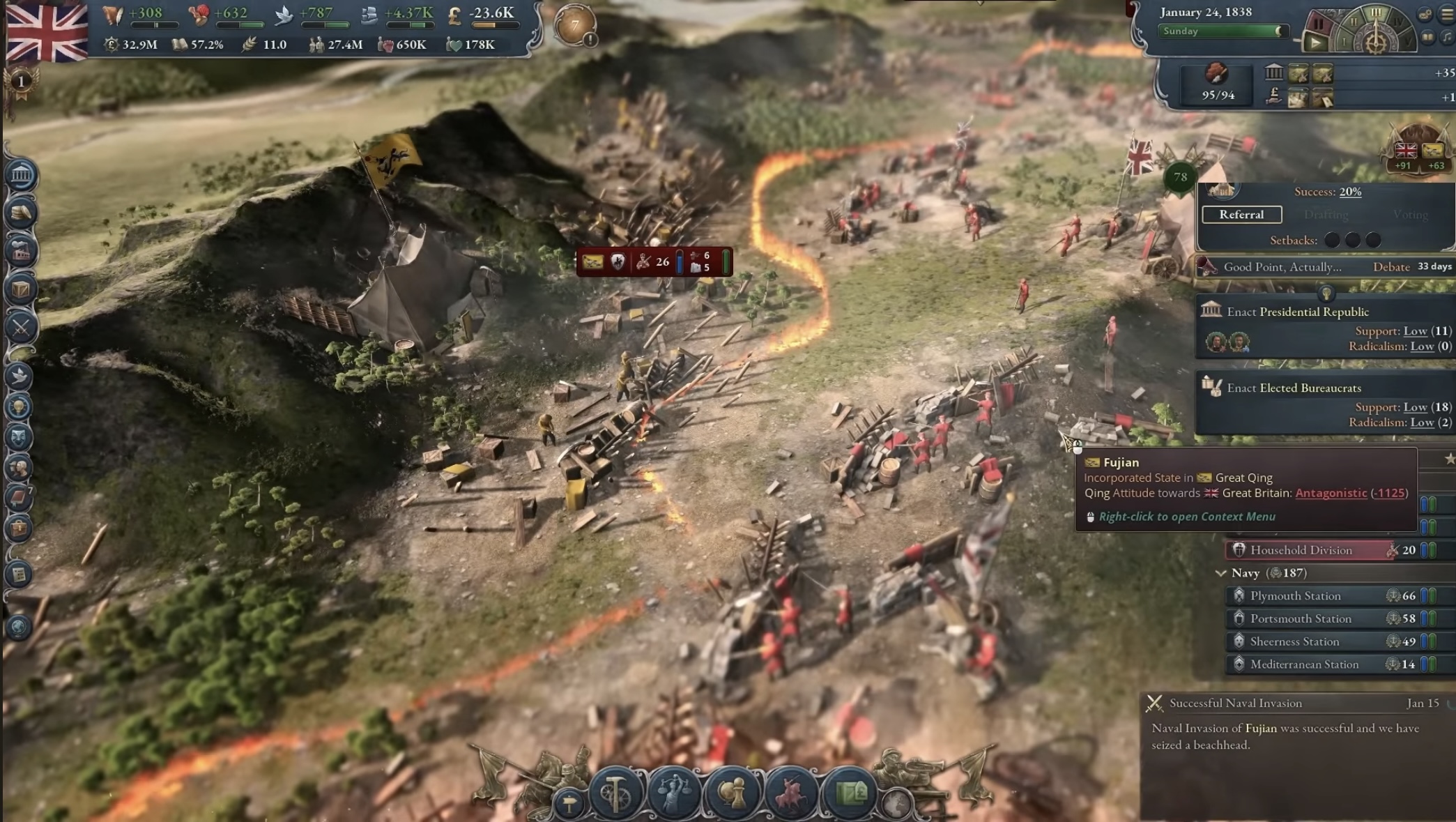Click the Sunday day progress slider

coord(1224,31)
